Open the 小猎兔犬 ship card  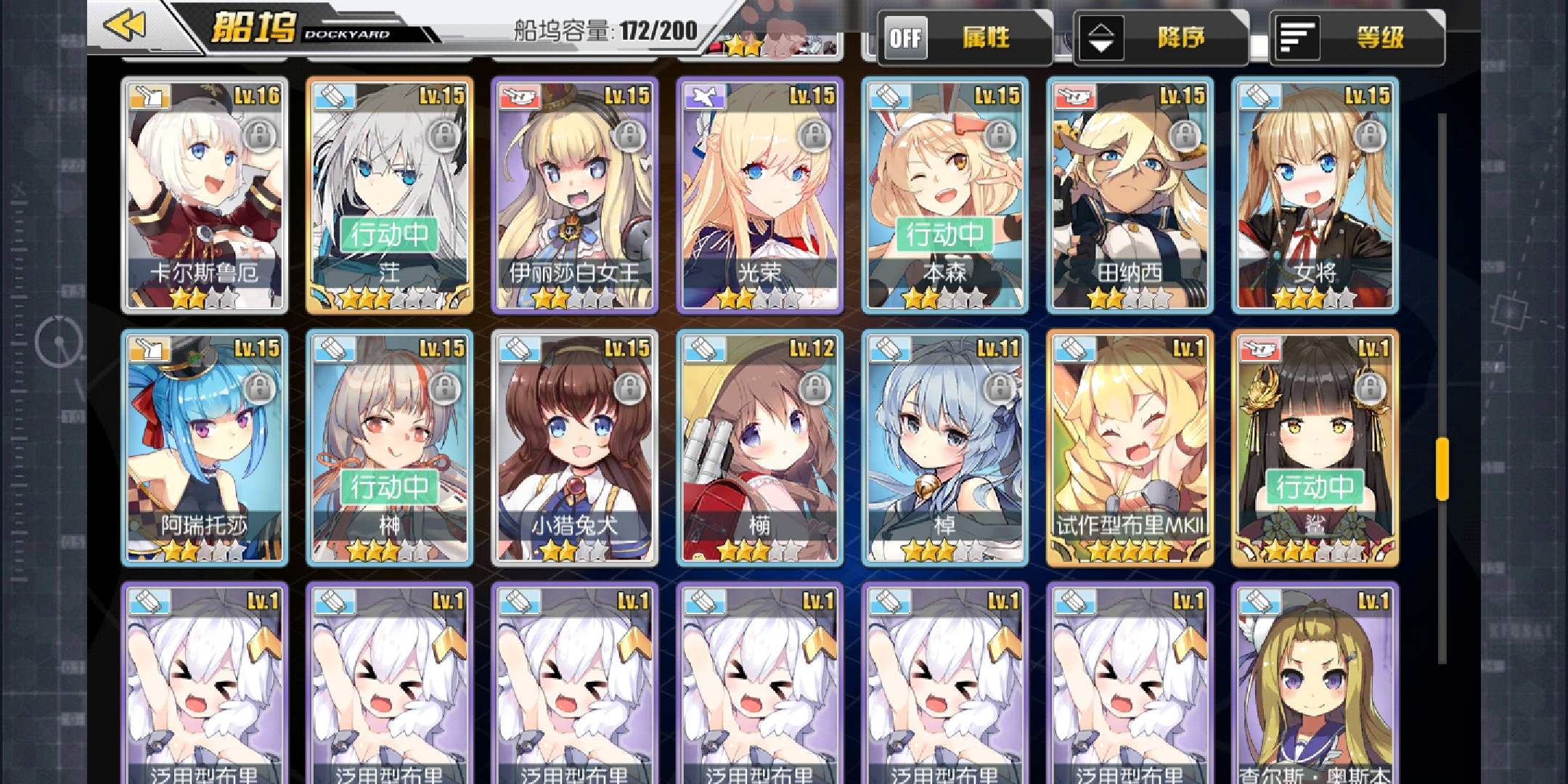(574, 447)
